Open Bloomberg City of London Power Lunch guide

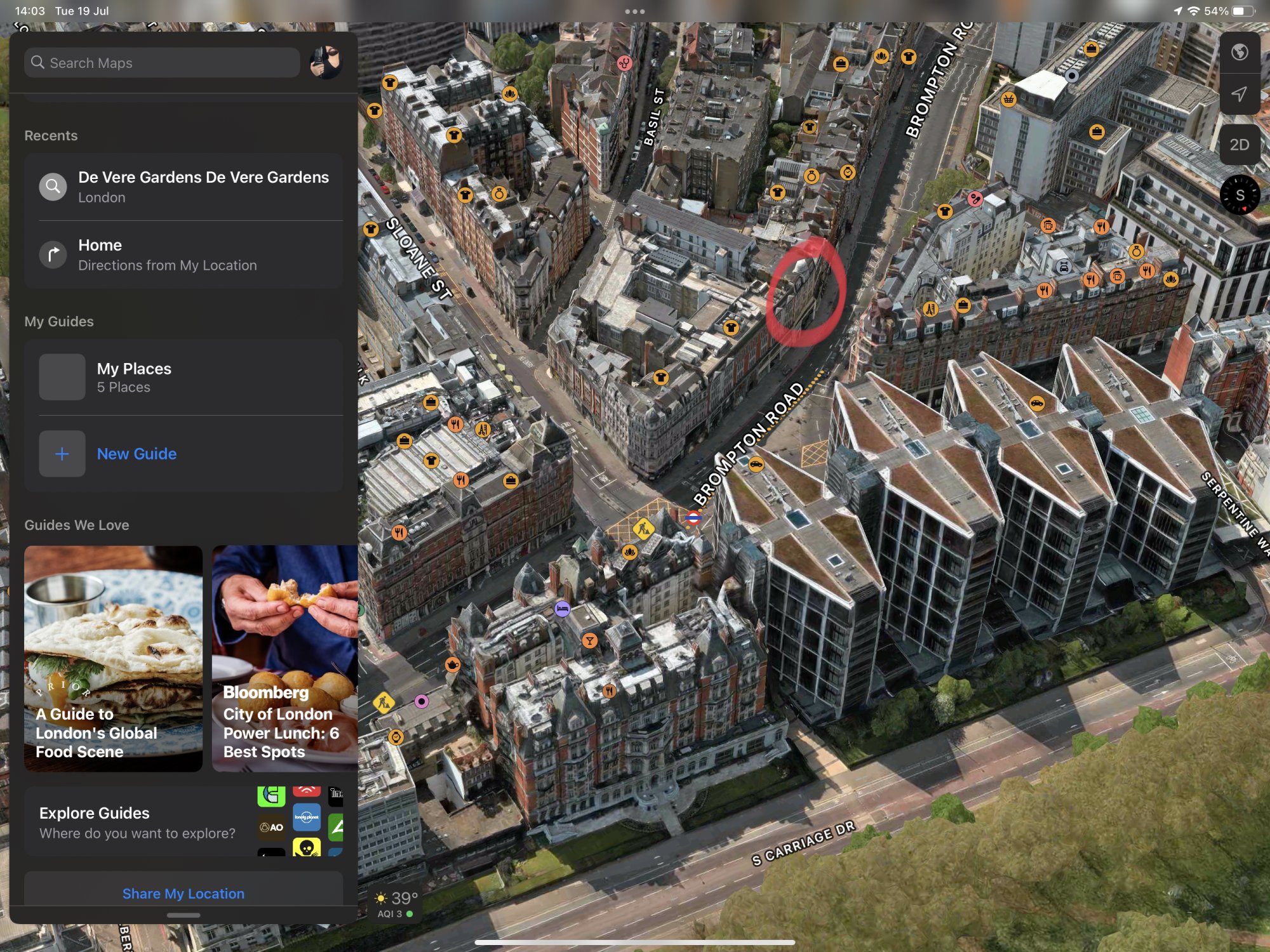coord(284,658)
